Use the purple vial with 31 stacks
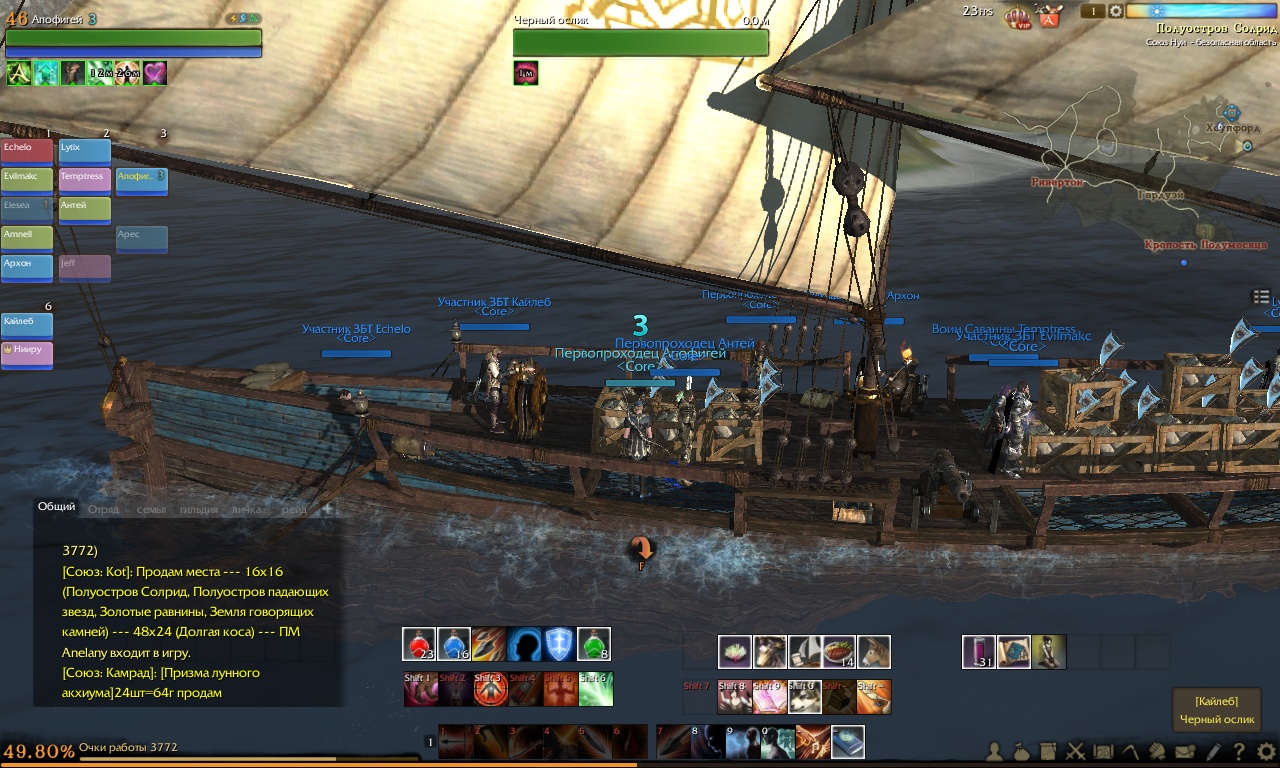1280x768 pixels. click(x=979, y=652)
